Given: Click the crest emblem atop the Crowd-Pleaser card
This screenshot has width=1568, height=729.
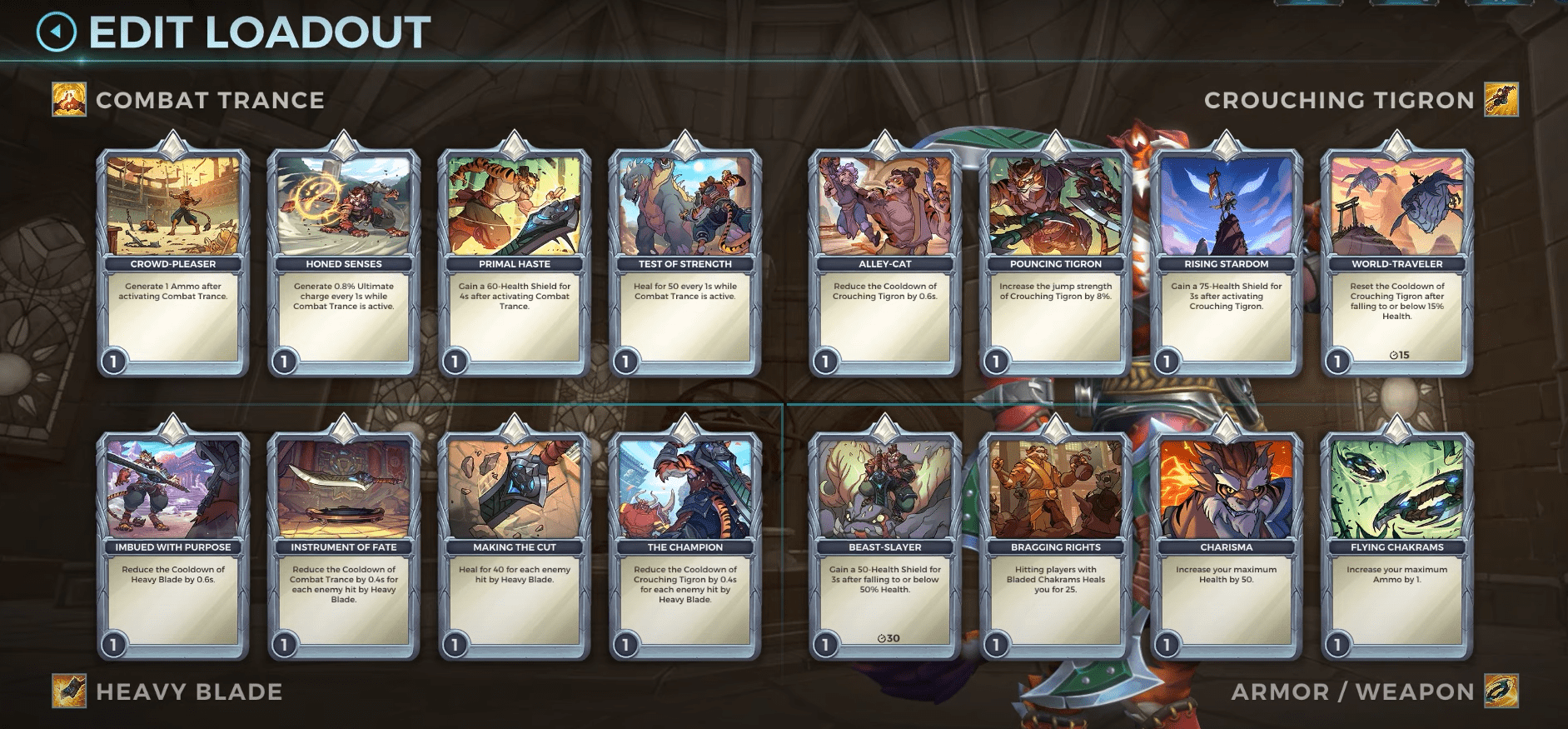Looking at the screenshot, I should (x=172, y=144).
